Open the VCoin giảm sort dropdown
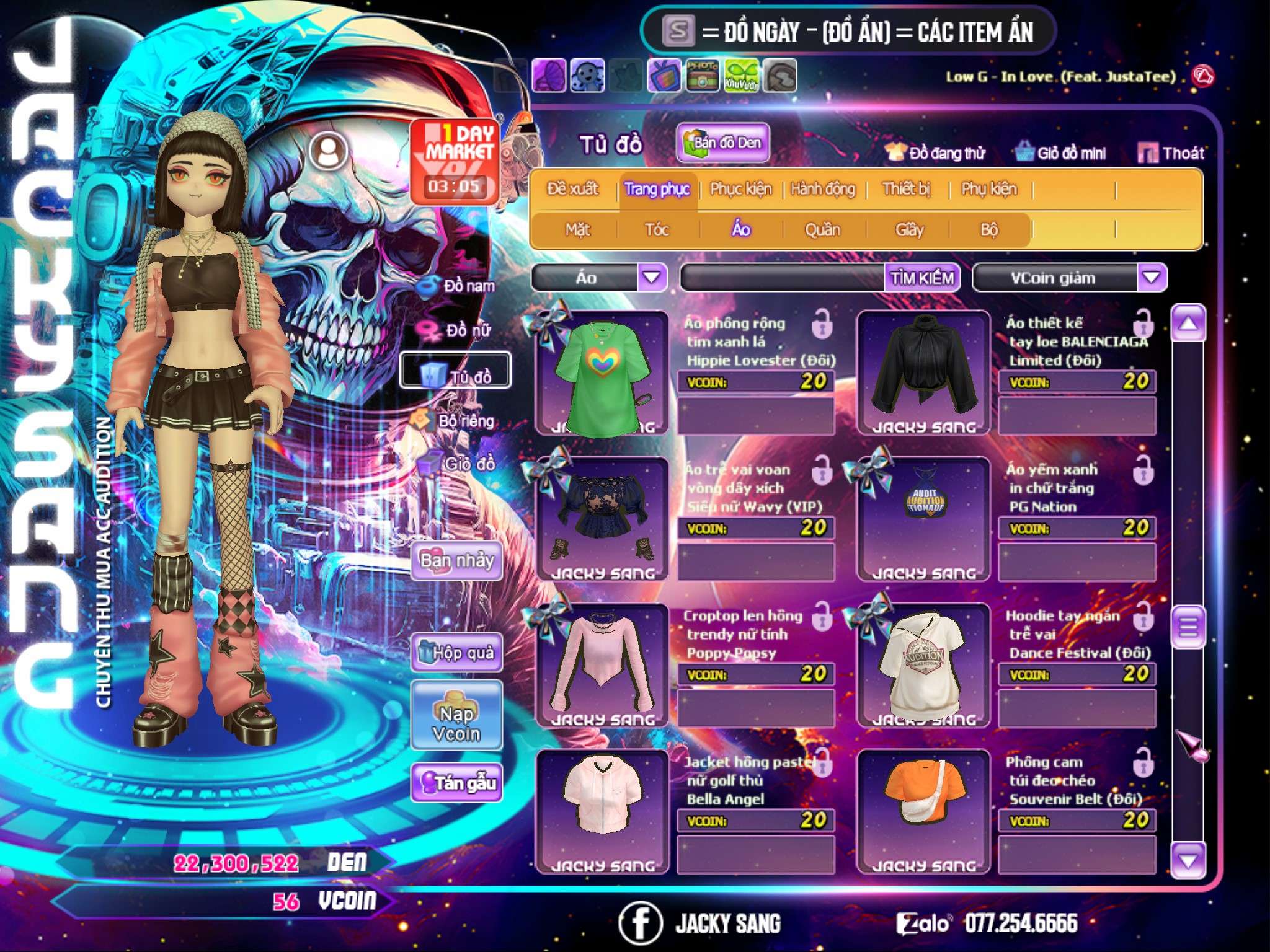This screenshot has width=1270, height=952. 1151,278
